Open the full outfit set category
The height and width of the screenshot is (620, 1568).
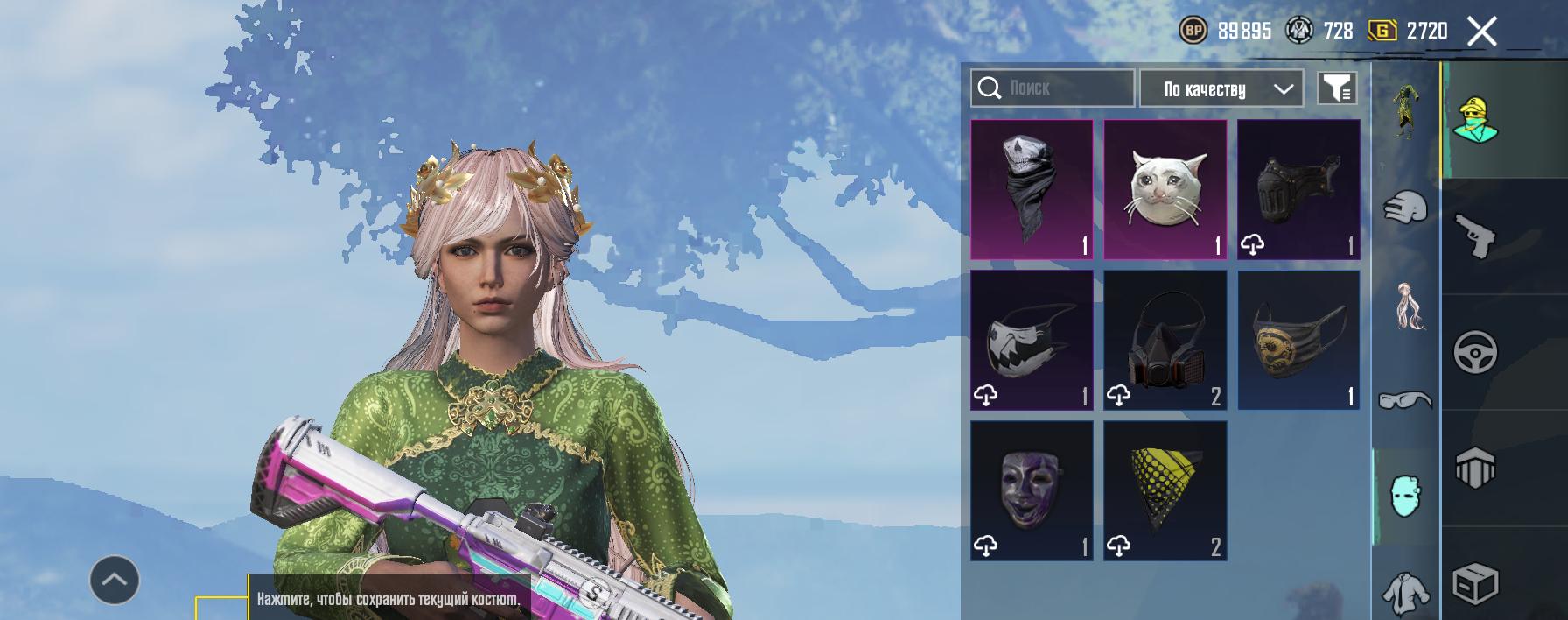[1405, 110]
